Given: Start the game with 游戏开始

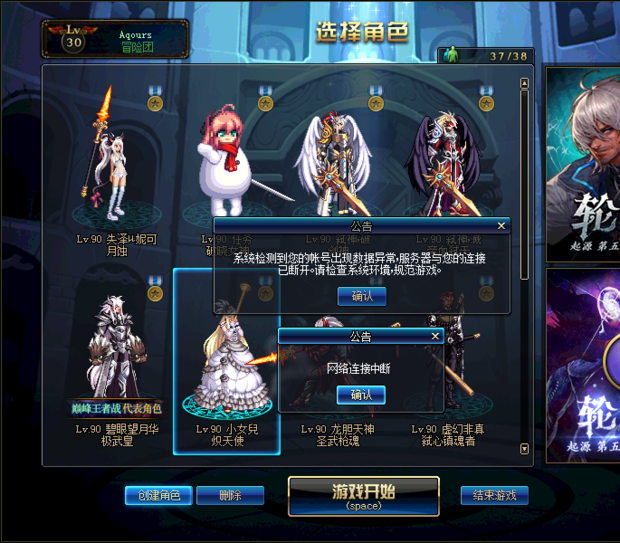Looking at the screenshot, I should click(363, 495).
